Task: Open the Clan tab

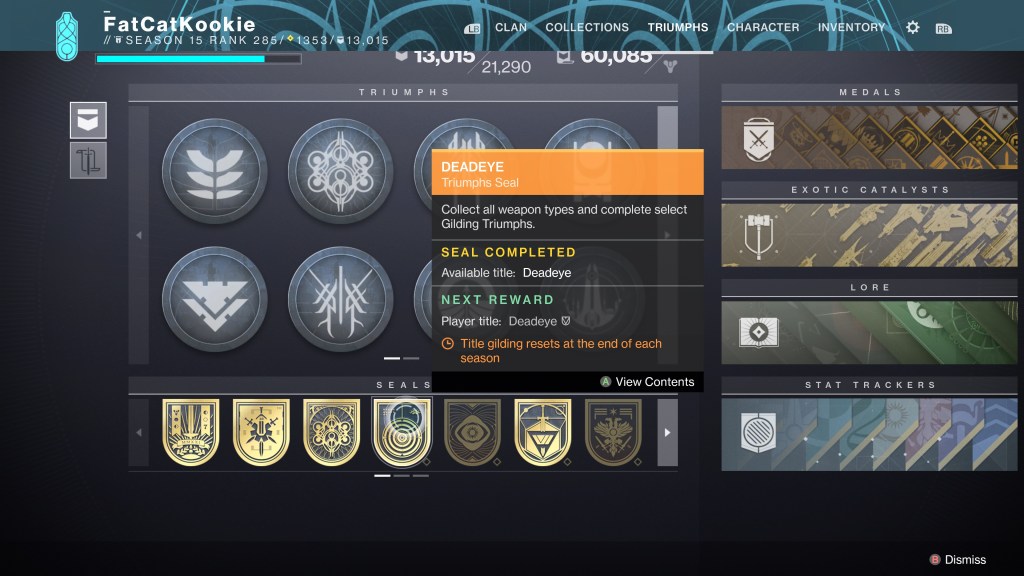Action: click(x=511, y=28)
